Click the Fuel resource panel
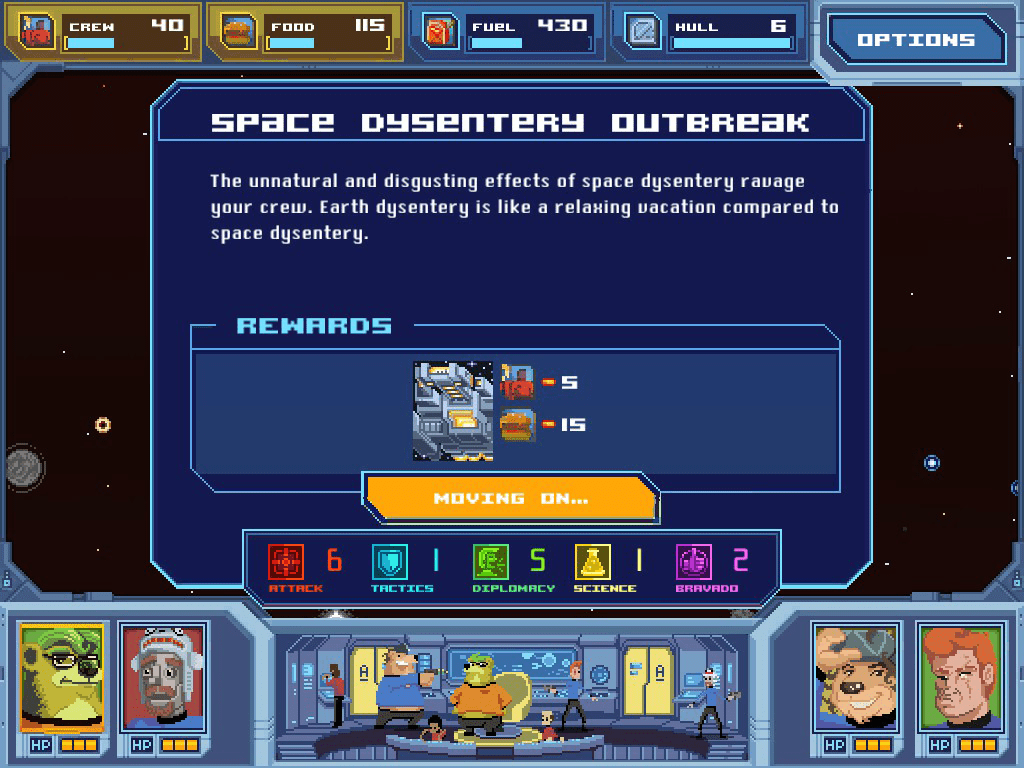 click(506, 32)
